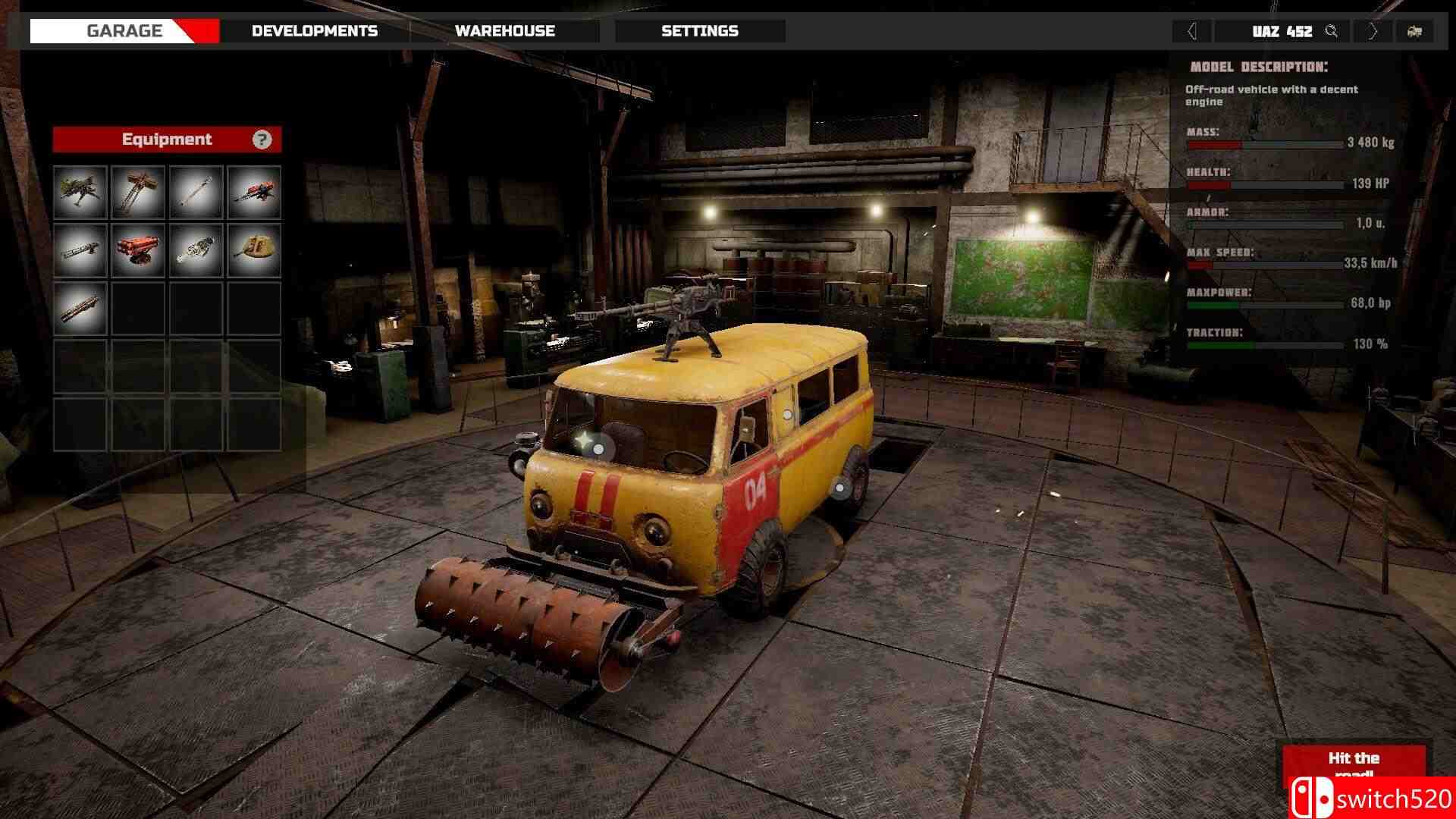Click the Hit the road button
The width and height of the screenshot is (1456, 819).
(1354, 762)
